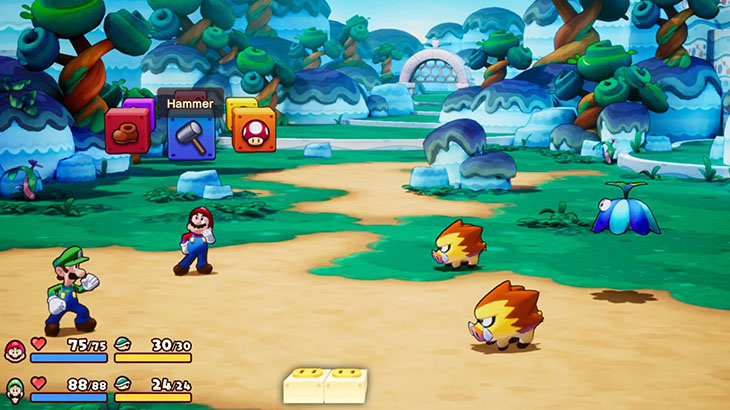Viewport: 730px width, 410px height.
Task: Pick the orange mushroom Item block
Action: pos(254,130)
